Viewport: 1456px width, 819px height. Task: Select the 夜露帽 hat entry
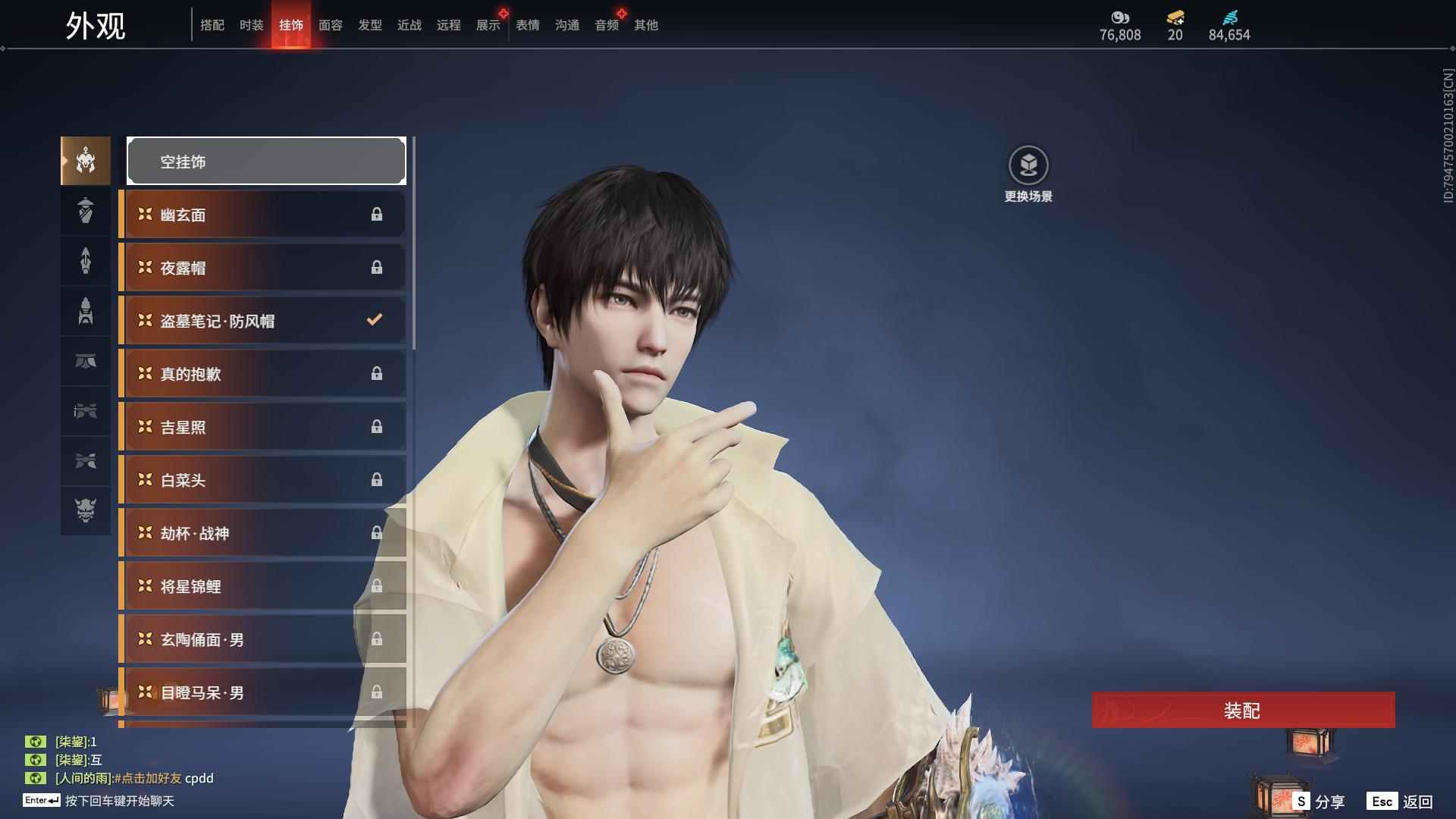tap(262, 268)
